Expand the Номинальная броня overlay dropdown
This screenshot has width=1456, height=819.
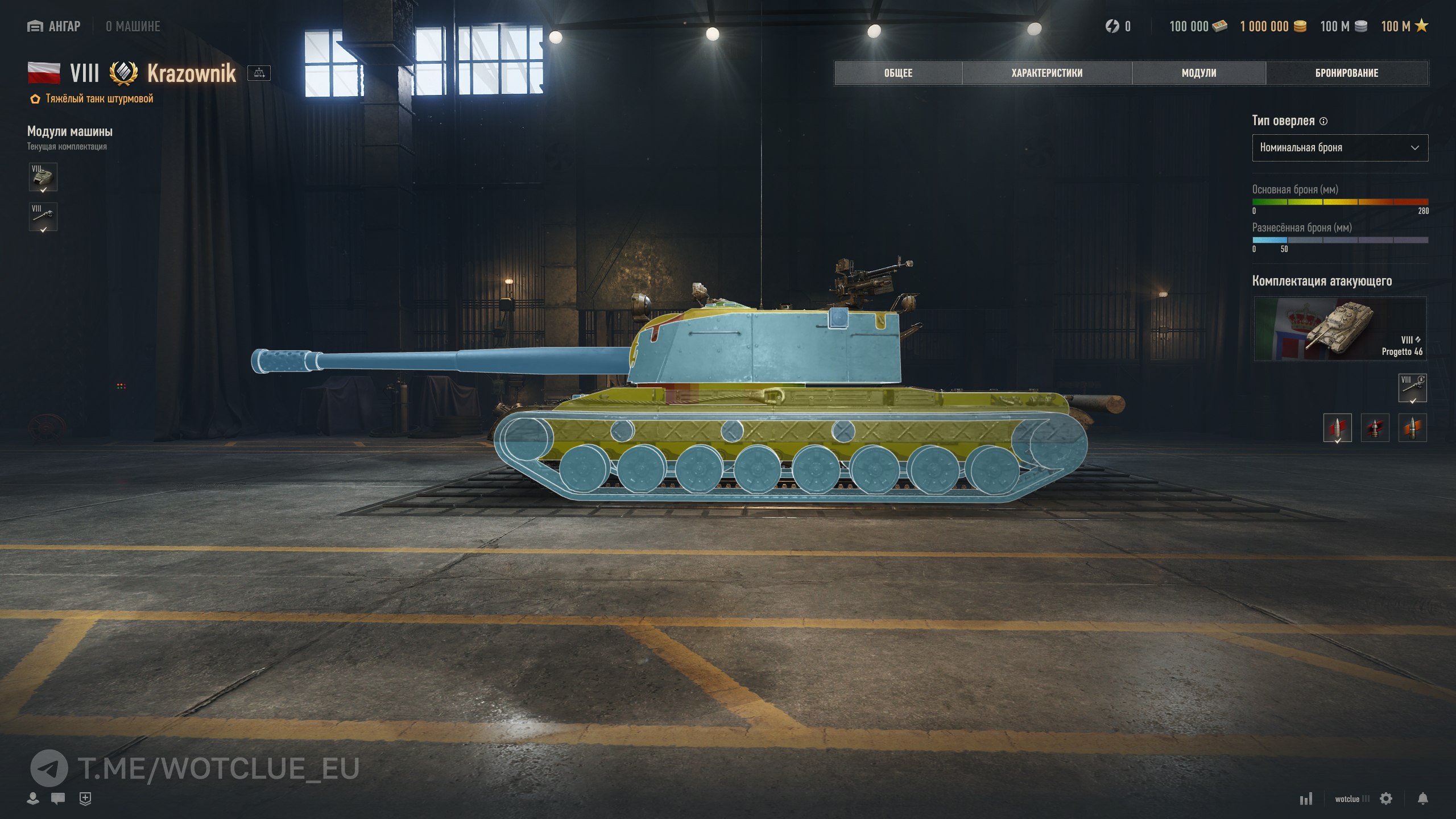pos(1339,148)
